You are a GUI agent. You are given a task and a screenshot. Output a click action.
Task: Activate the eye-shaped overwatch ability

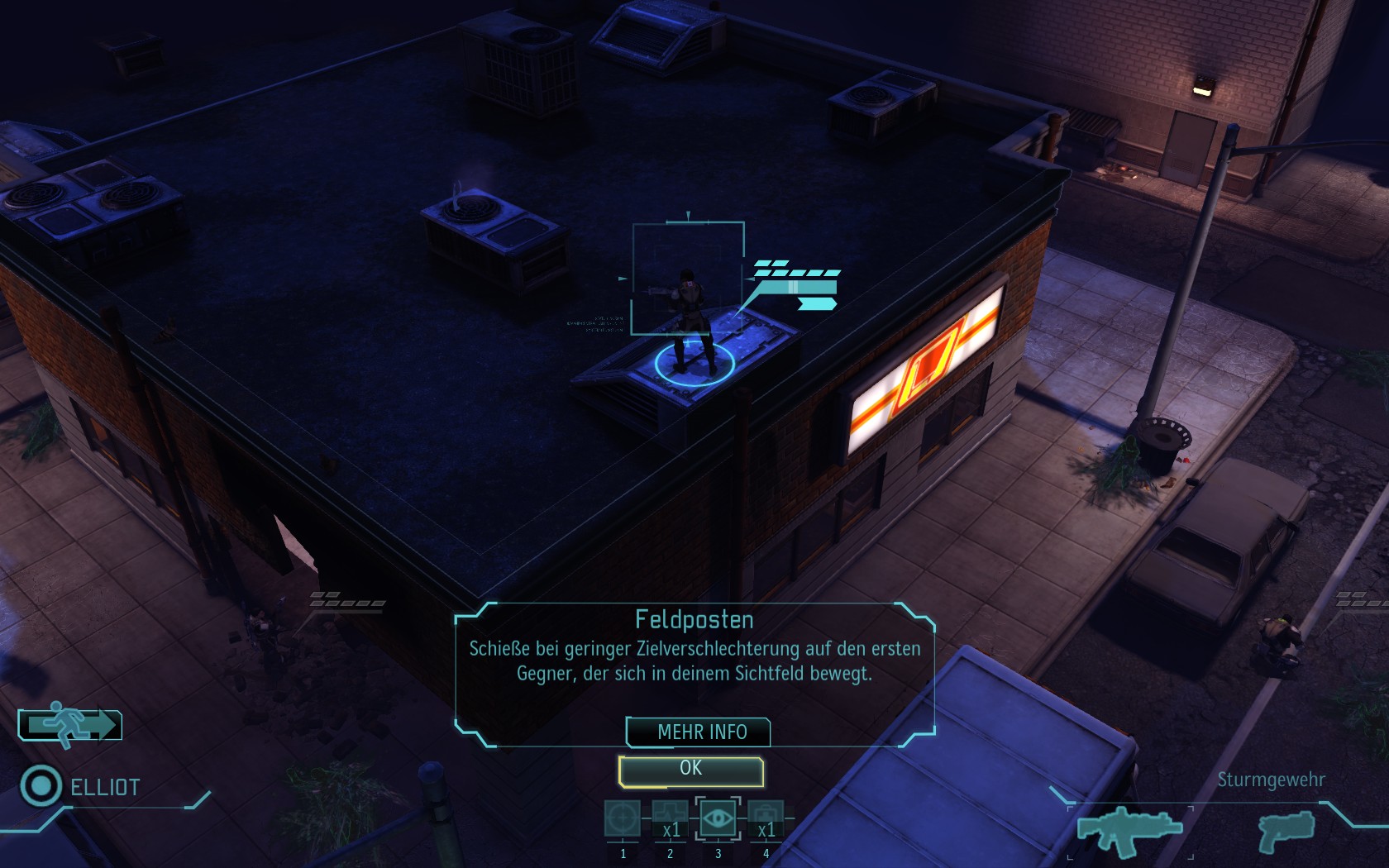click(718, 818)
